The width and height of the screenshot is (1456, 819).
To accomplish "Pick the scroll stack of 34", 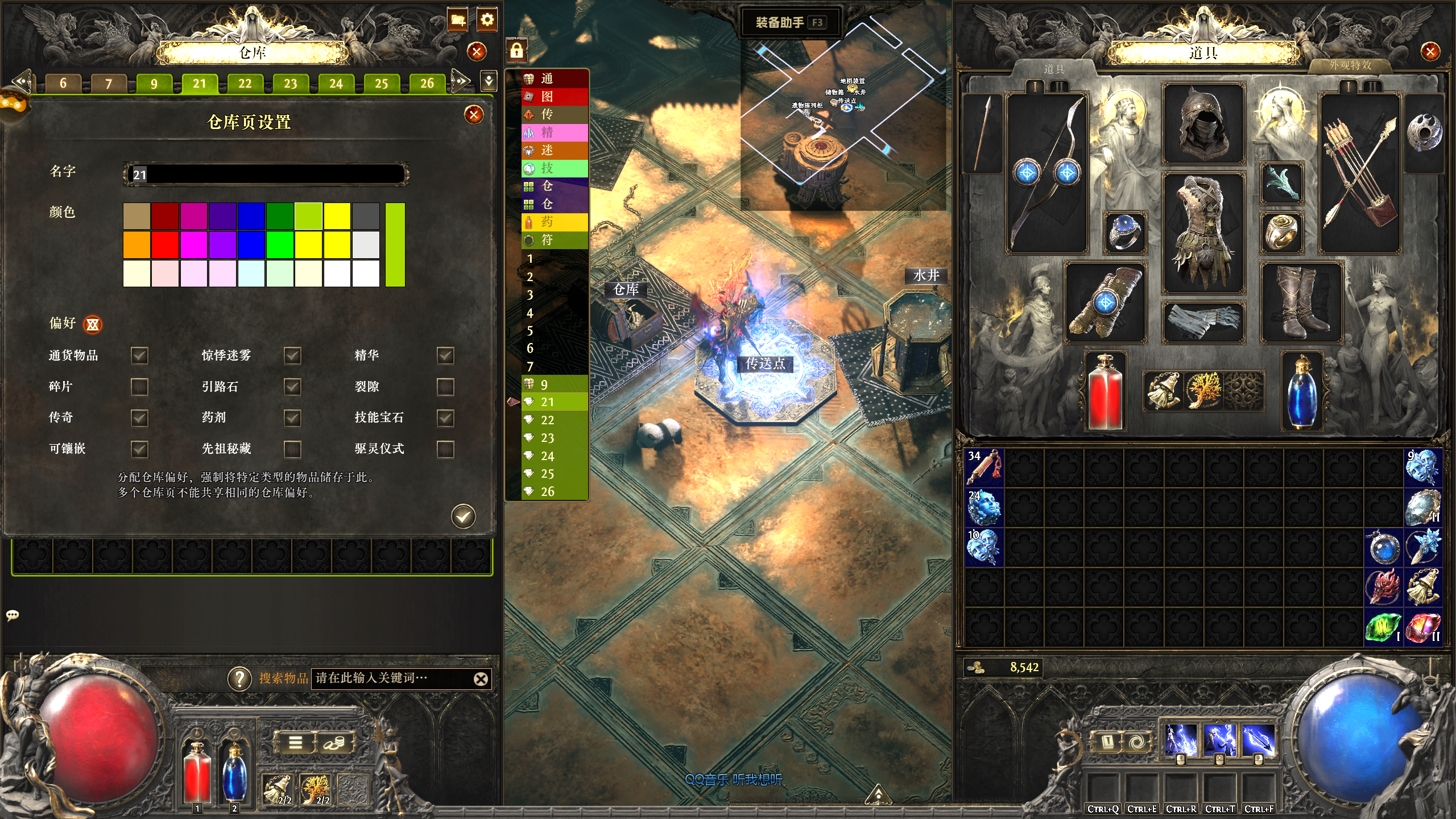I will coord(985,467).
